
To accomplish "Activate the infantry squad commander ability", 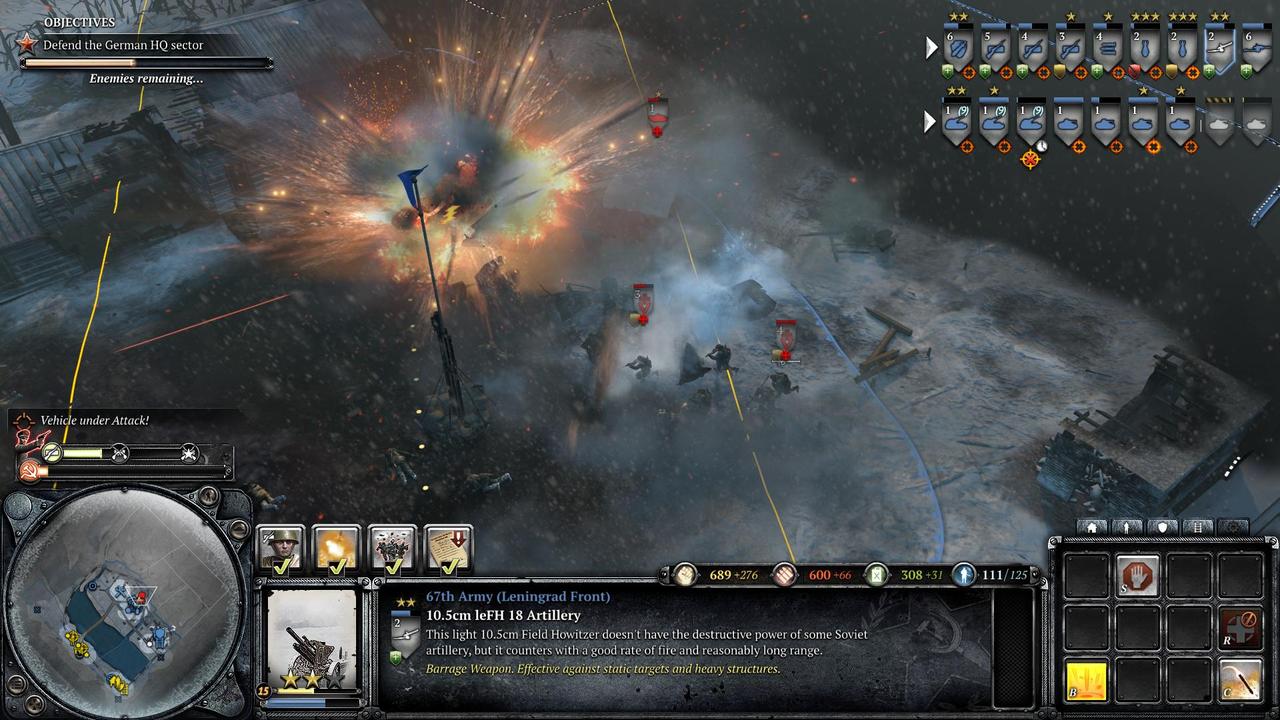I will coord(393,548).
